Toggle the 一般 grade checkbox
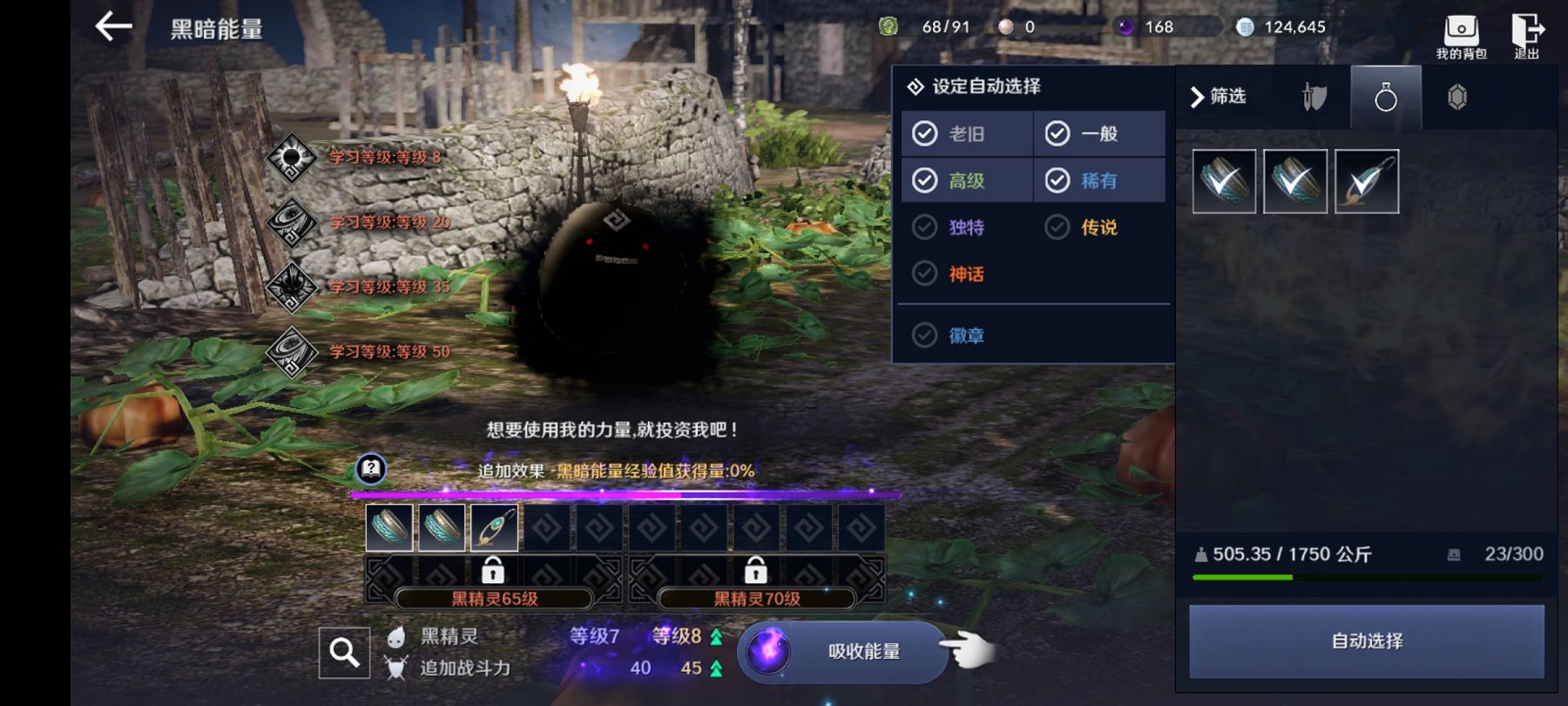The width and height of the screenshot is (1568, 706). pos(1058,133)
